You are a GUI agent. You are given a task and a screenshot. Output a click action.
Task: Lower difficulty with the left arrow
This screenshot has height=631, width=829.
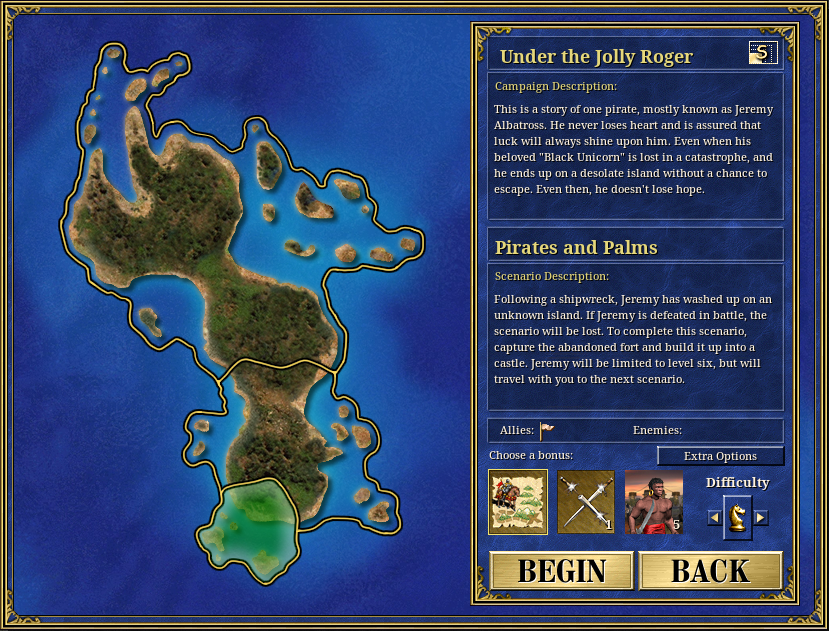click(714, 517)
